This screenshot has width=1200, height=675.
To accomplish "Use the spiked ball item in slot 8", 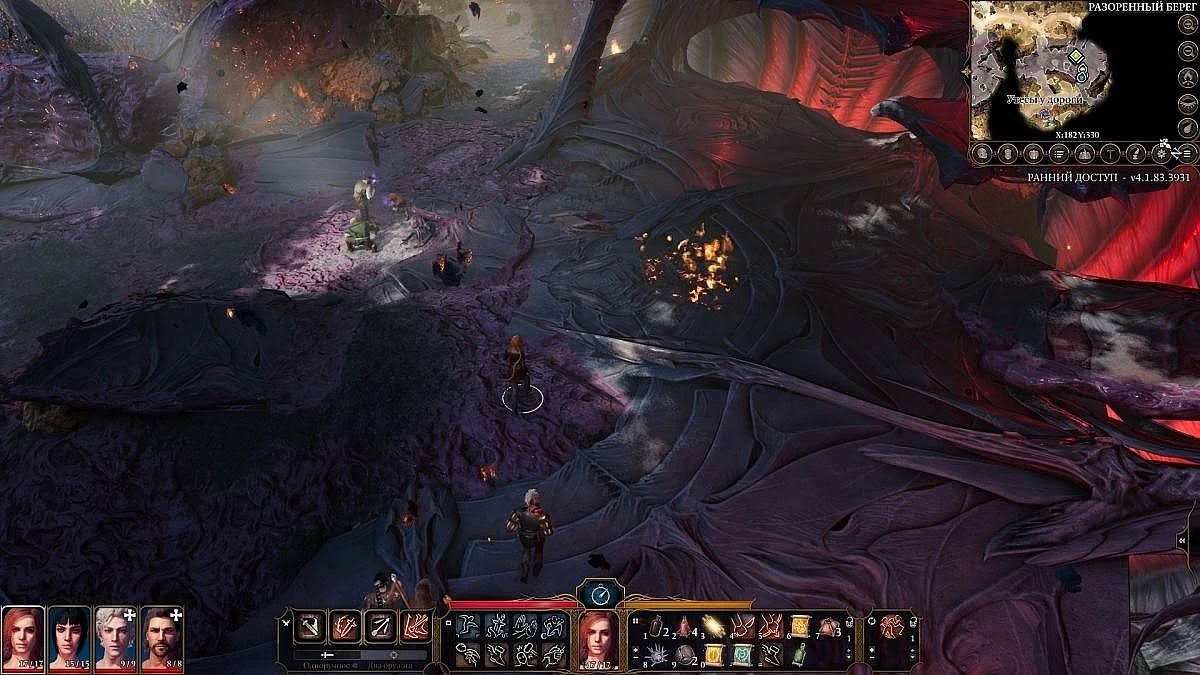I will (x=655, y=655).
